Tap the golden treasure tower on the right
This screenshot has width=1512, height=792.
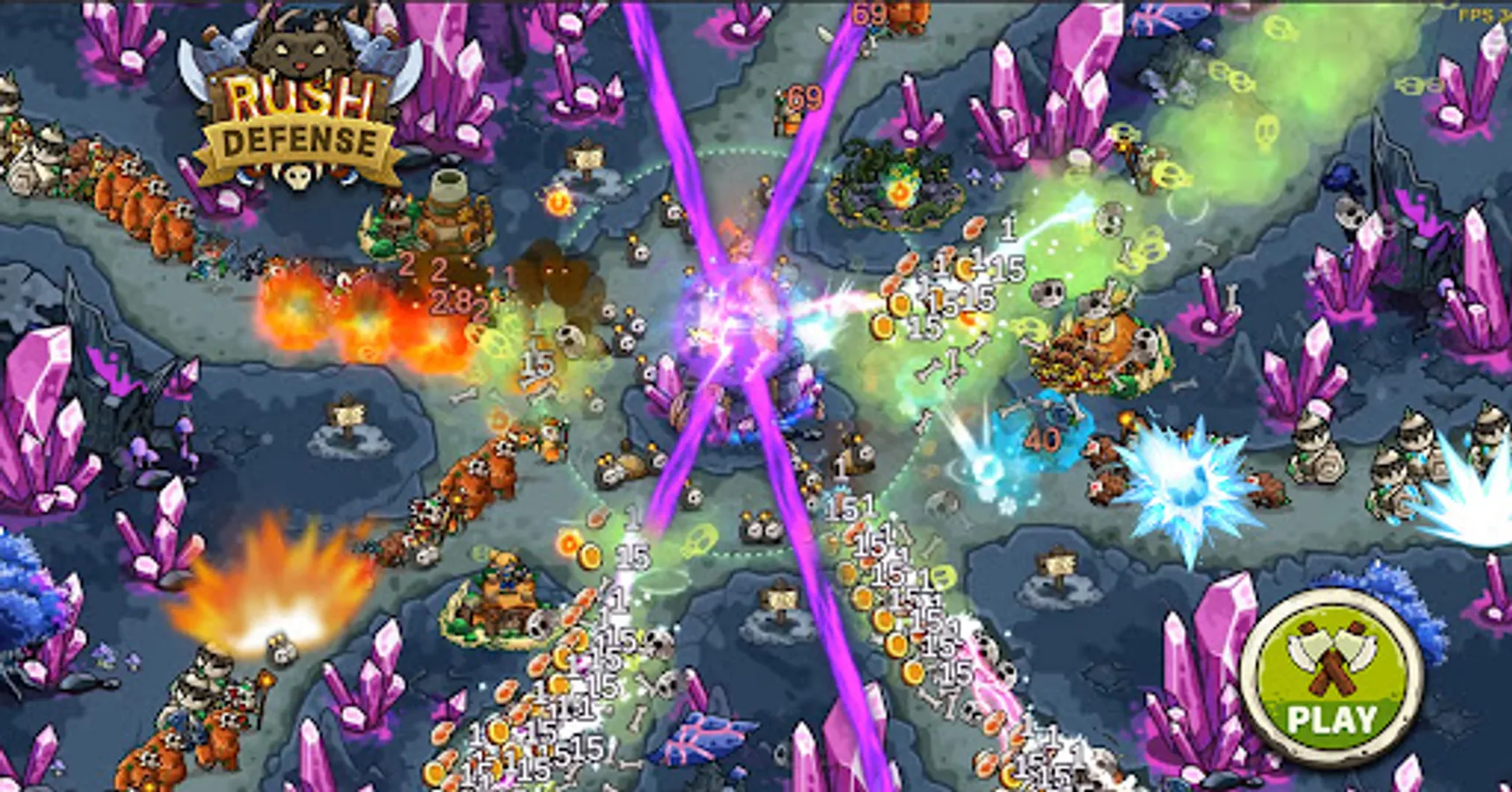pyautogui.click(x=1099, y=343)
